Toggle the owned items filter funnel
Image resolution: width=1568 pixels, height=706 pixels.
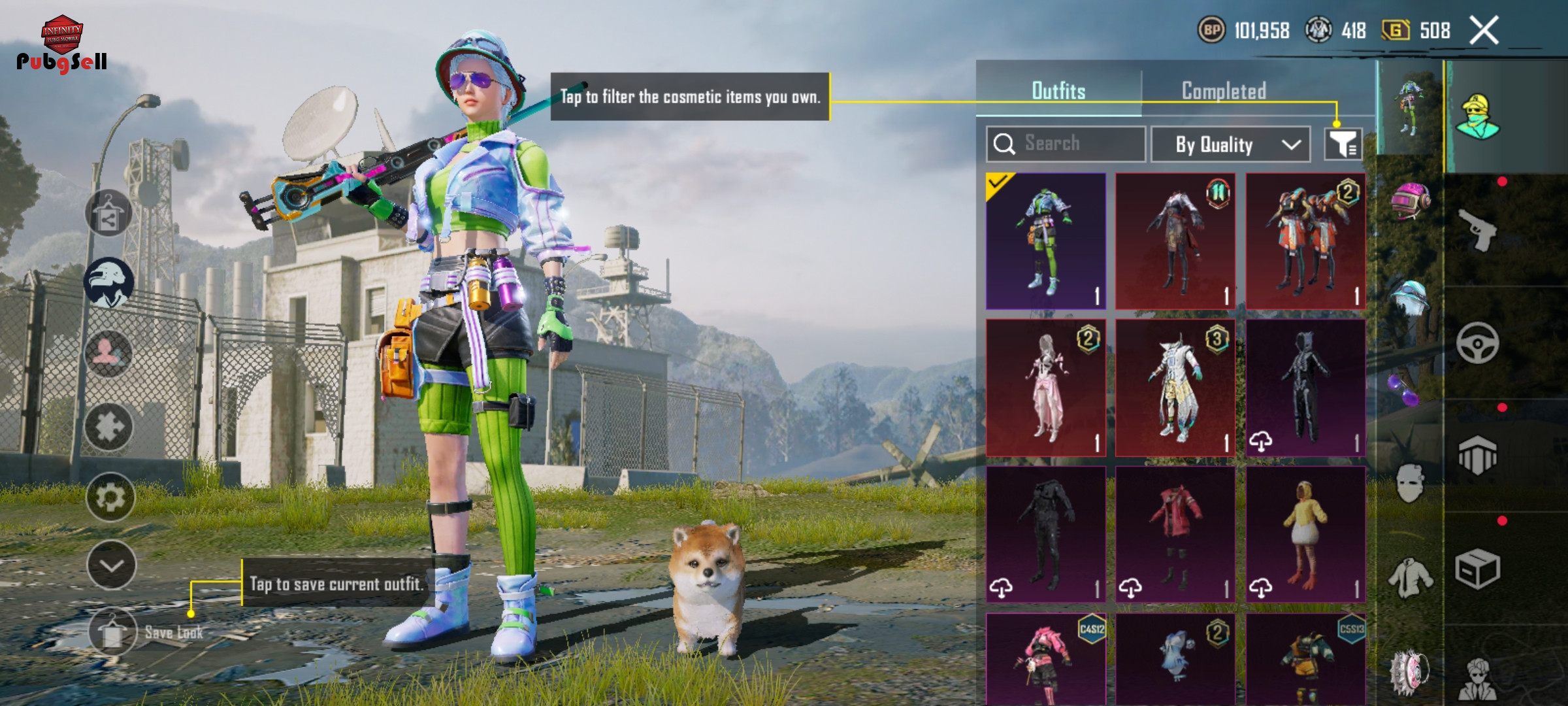pos(1343,144)
